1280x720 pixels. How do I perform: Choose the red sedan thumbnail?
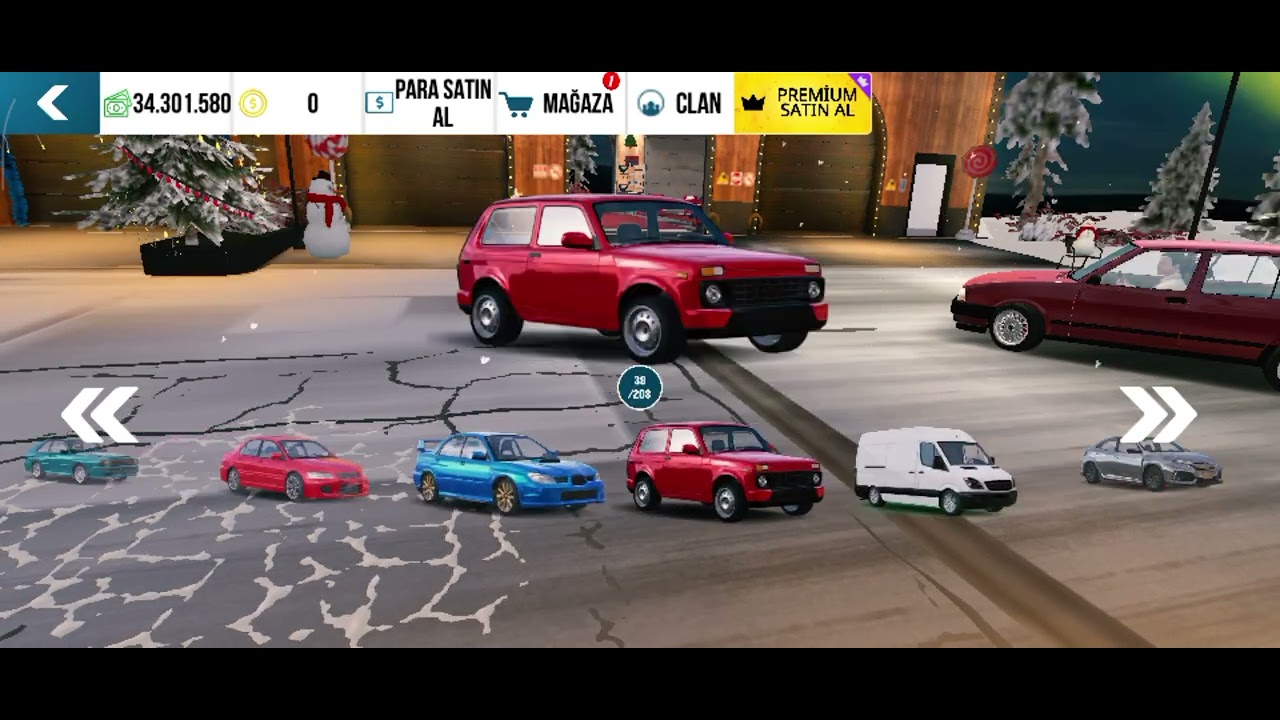click(294, 467)
